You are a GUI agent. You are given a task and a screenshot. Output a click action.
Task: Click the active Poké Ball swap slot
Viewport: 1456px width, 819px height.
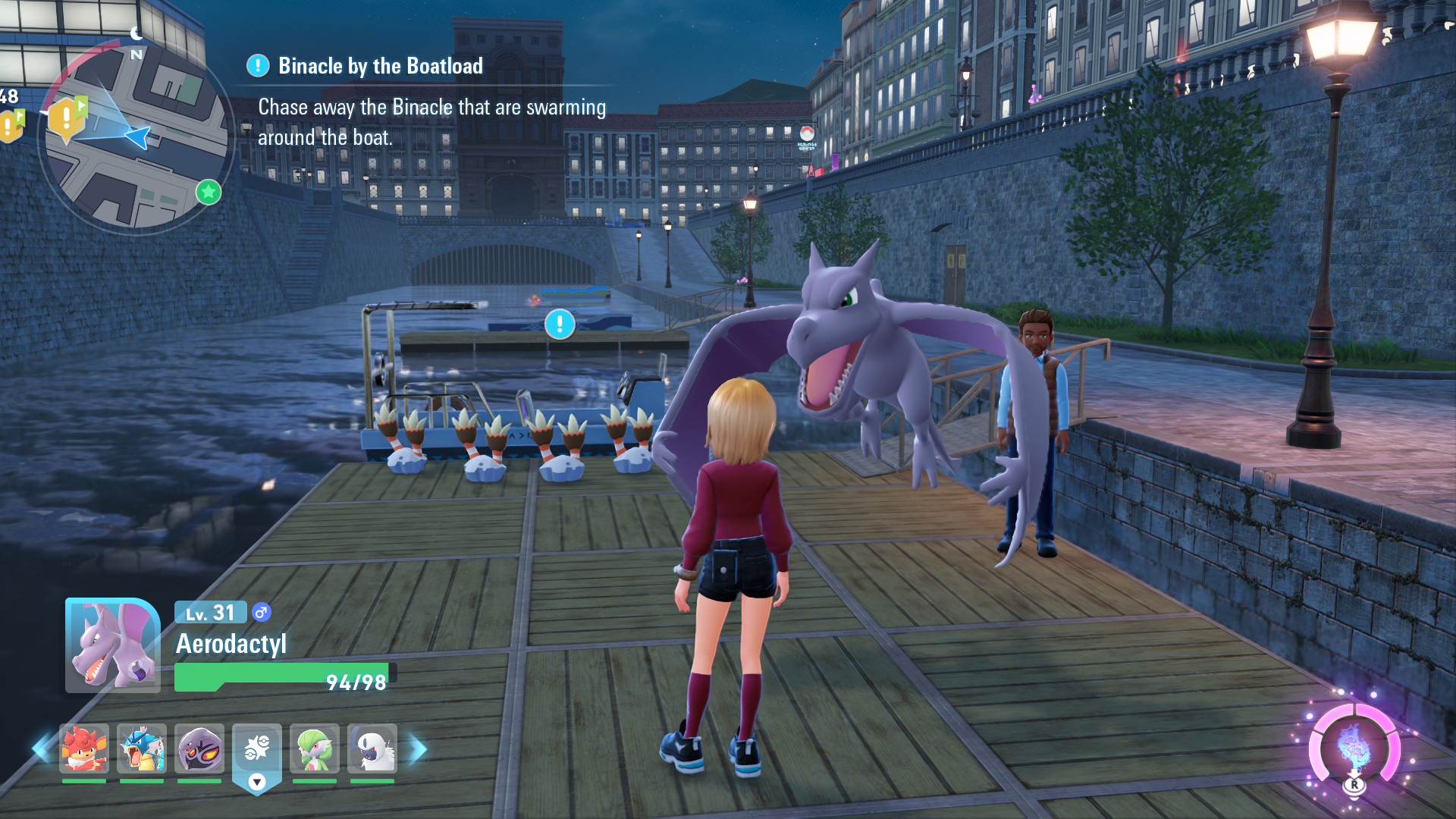257,751
